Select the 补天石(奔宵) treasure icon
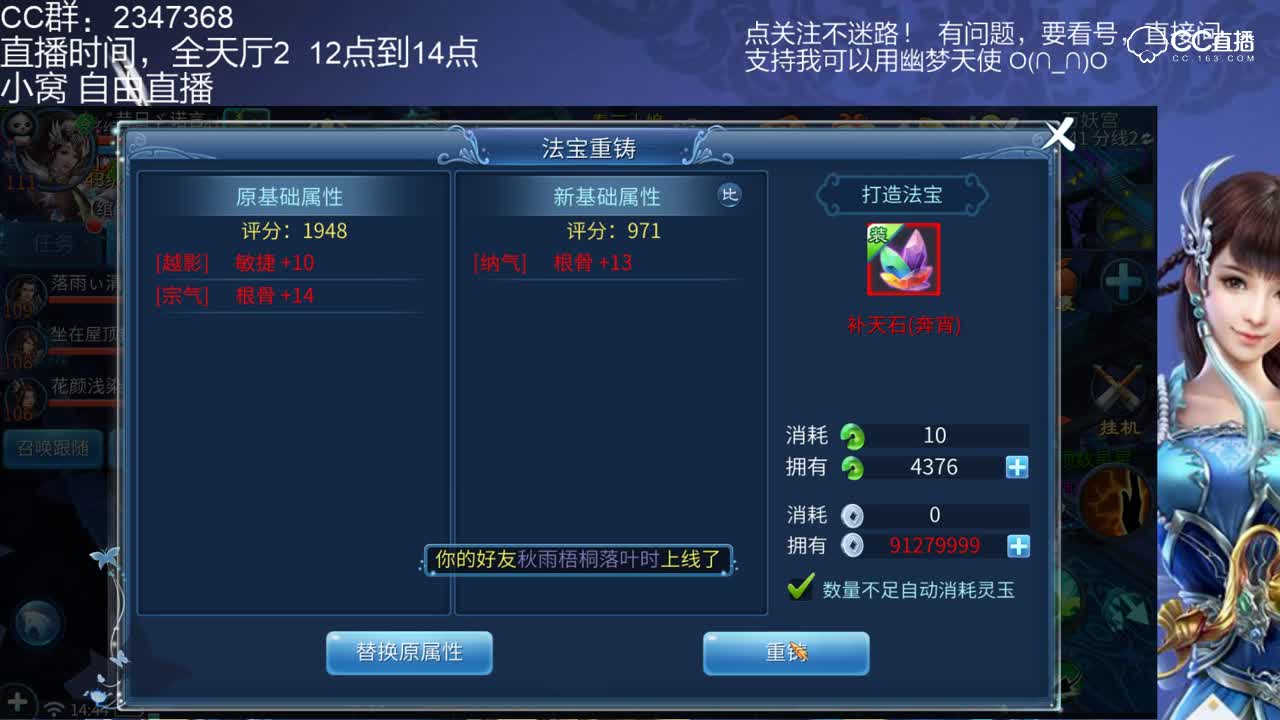This screenshot has width=1280, height=720. pos(903,261)
